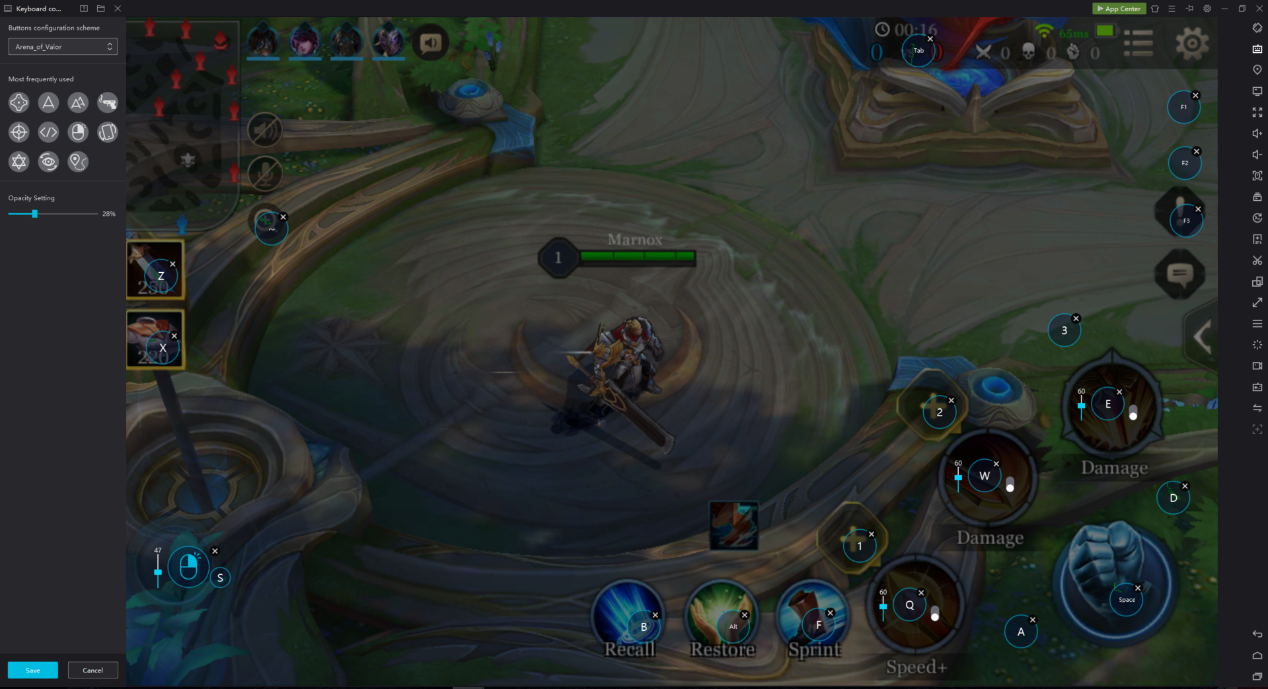
Task: Remove the Tab key mapping
Action: coord(931,40)
